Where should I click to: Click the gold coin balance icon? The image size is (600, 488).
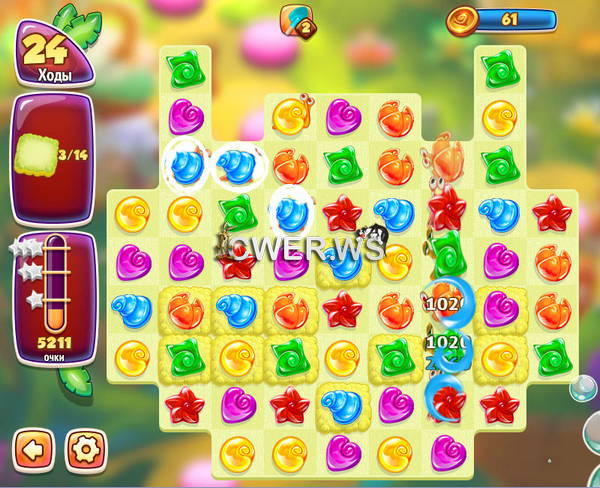pyautogui.click(x=462, y=19)
